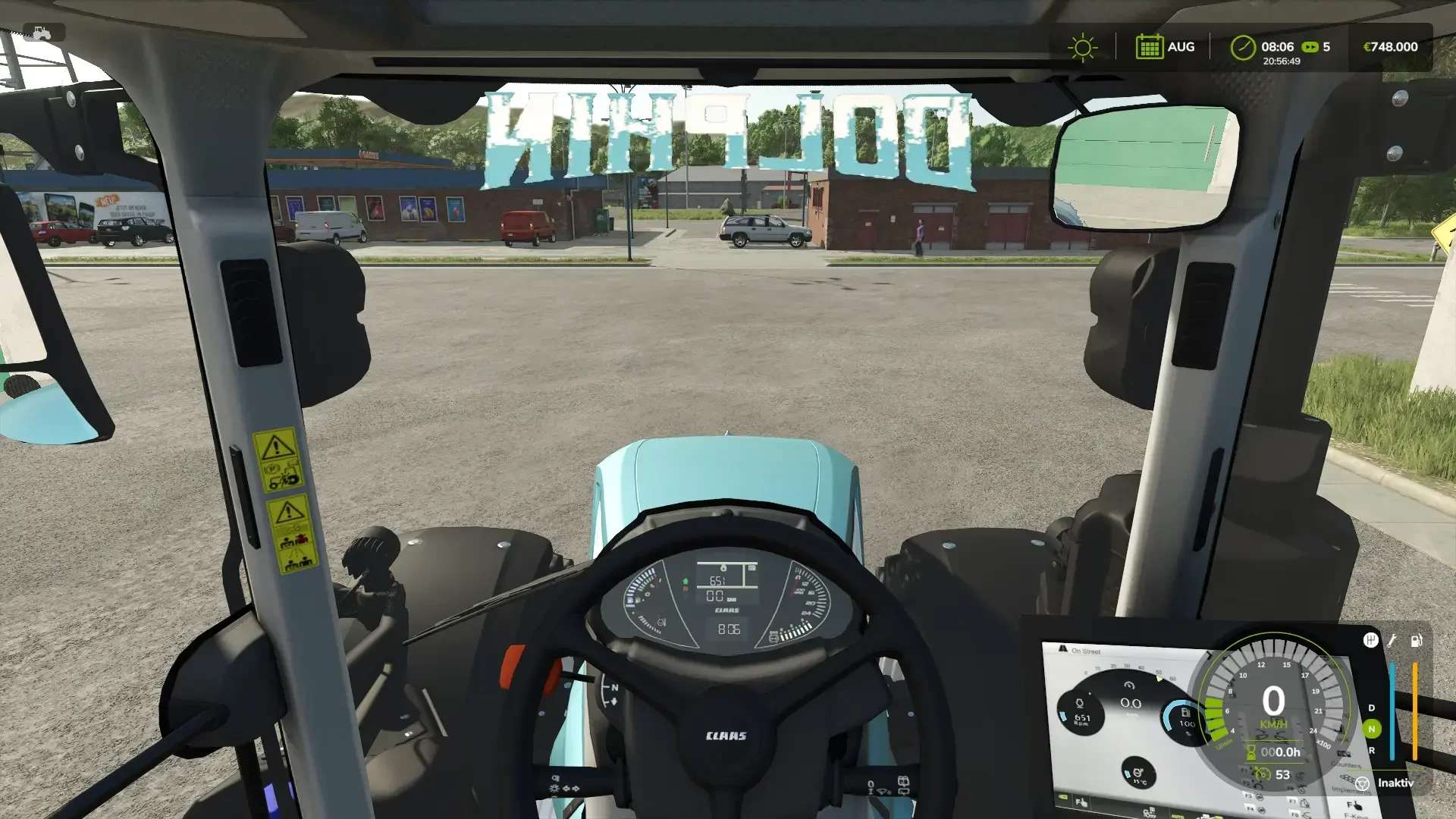Click the gearbox shifter icon
1456x819 pixels.
click(x=1370, y=640)
